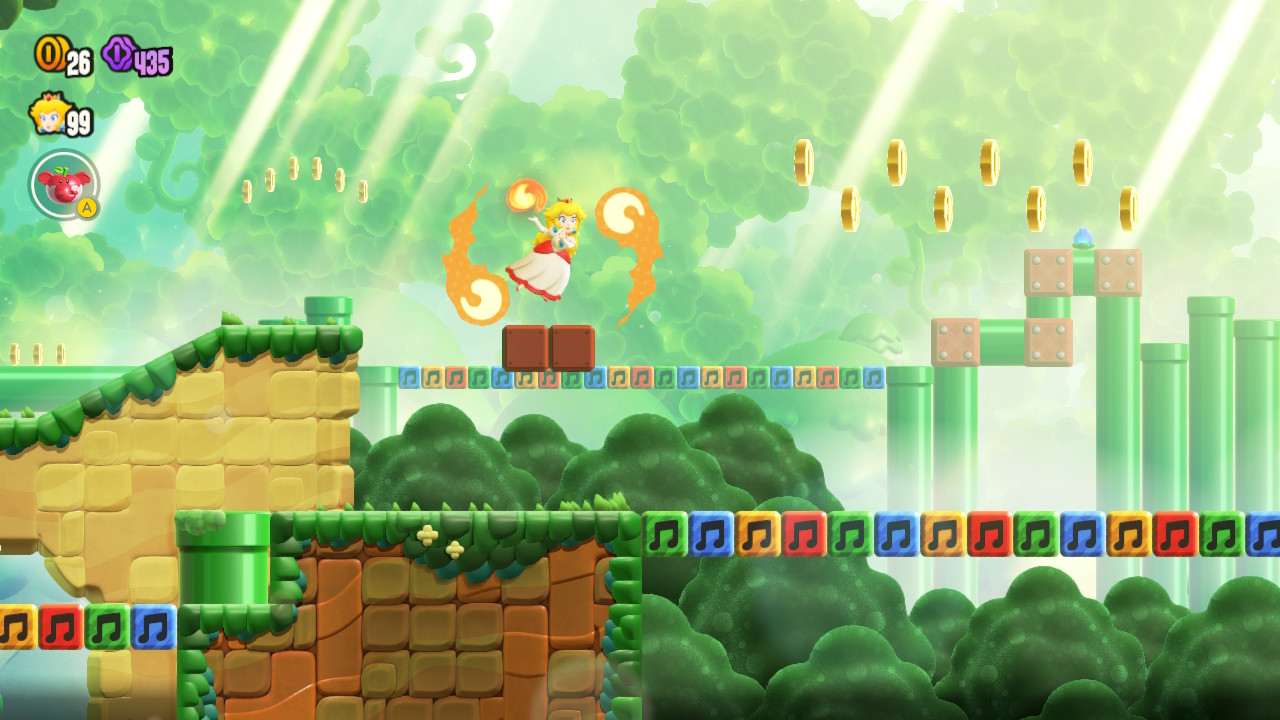Viewport: 1280px width, 720px height.
Task: Click the yellow coin counter icon
Action: 50,55
